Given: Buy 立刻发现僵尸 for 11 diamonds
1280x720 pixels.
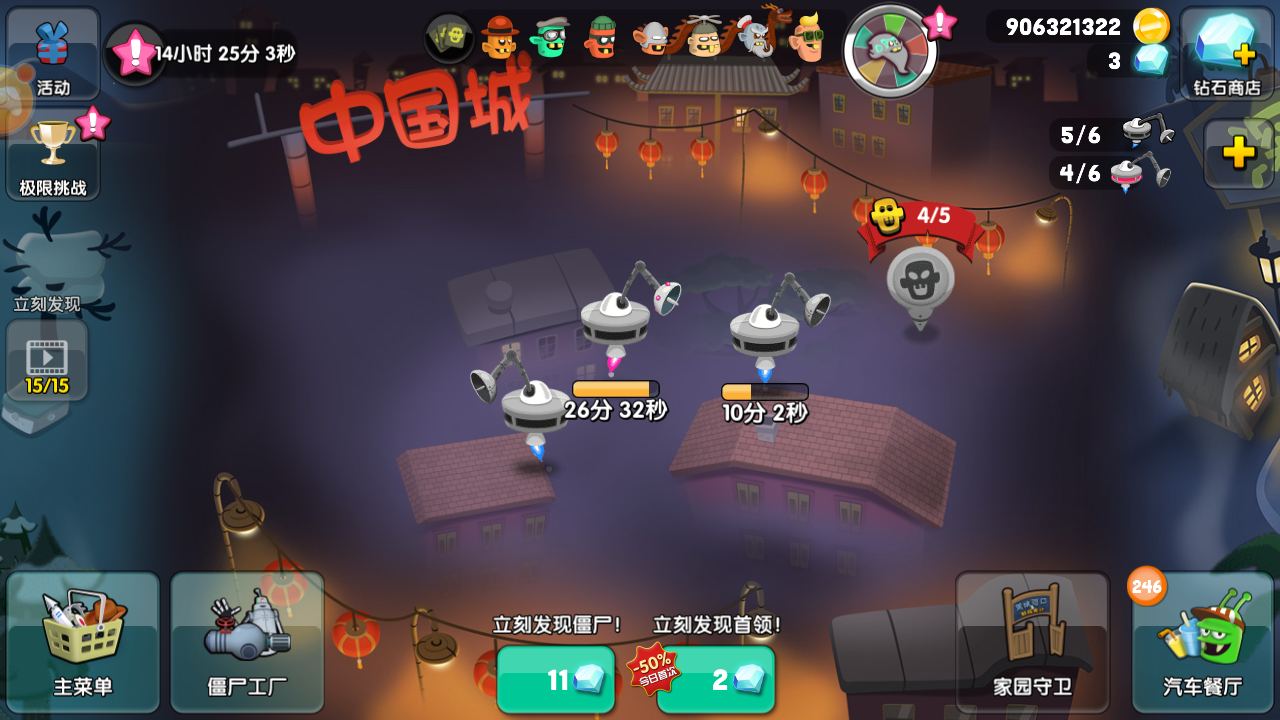Looking at the screenshot, I should (x=556, y=678).
